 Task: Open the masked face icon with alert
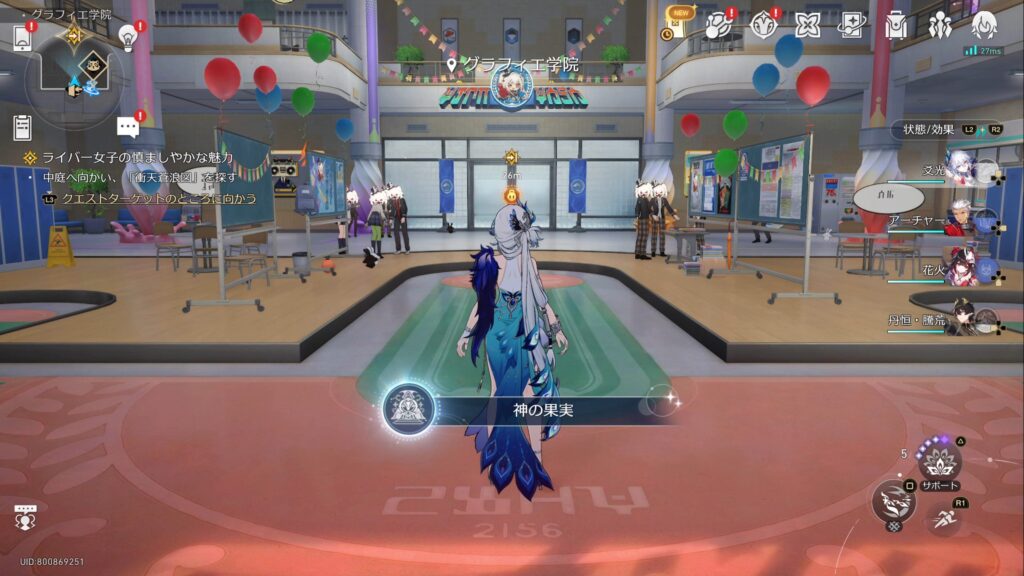pyautogui.click(x=763, y=25)
